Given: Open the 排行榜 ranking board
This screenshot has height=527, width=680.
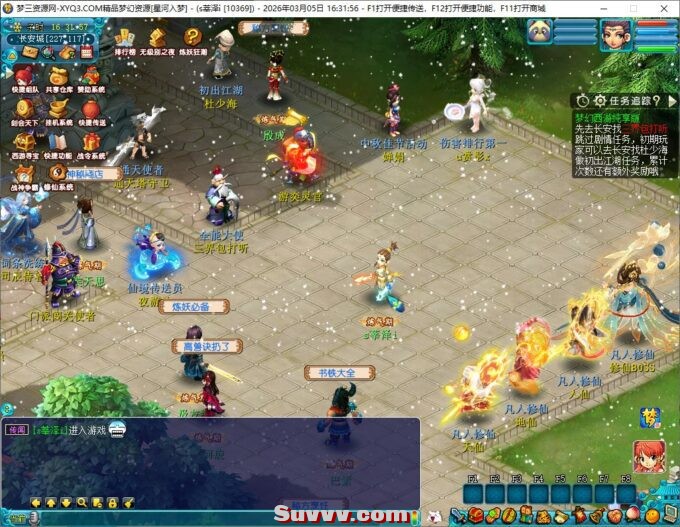Looking at the screenshot, I should pos(125,39).
